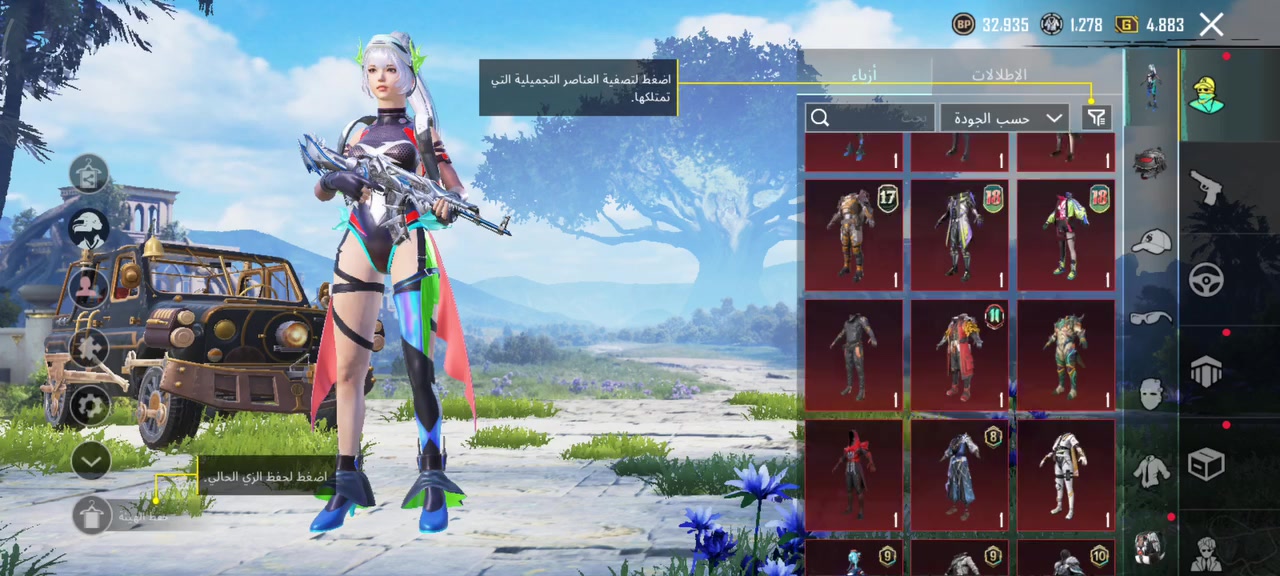The height and width of the screenshot is (576, 1280).
Task: Open the cosmetic filter funnel button
Action: click(x=1097, y=118)
